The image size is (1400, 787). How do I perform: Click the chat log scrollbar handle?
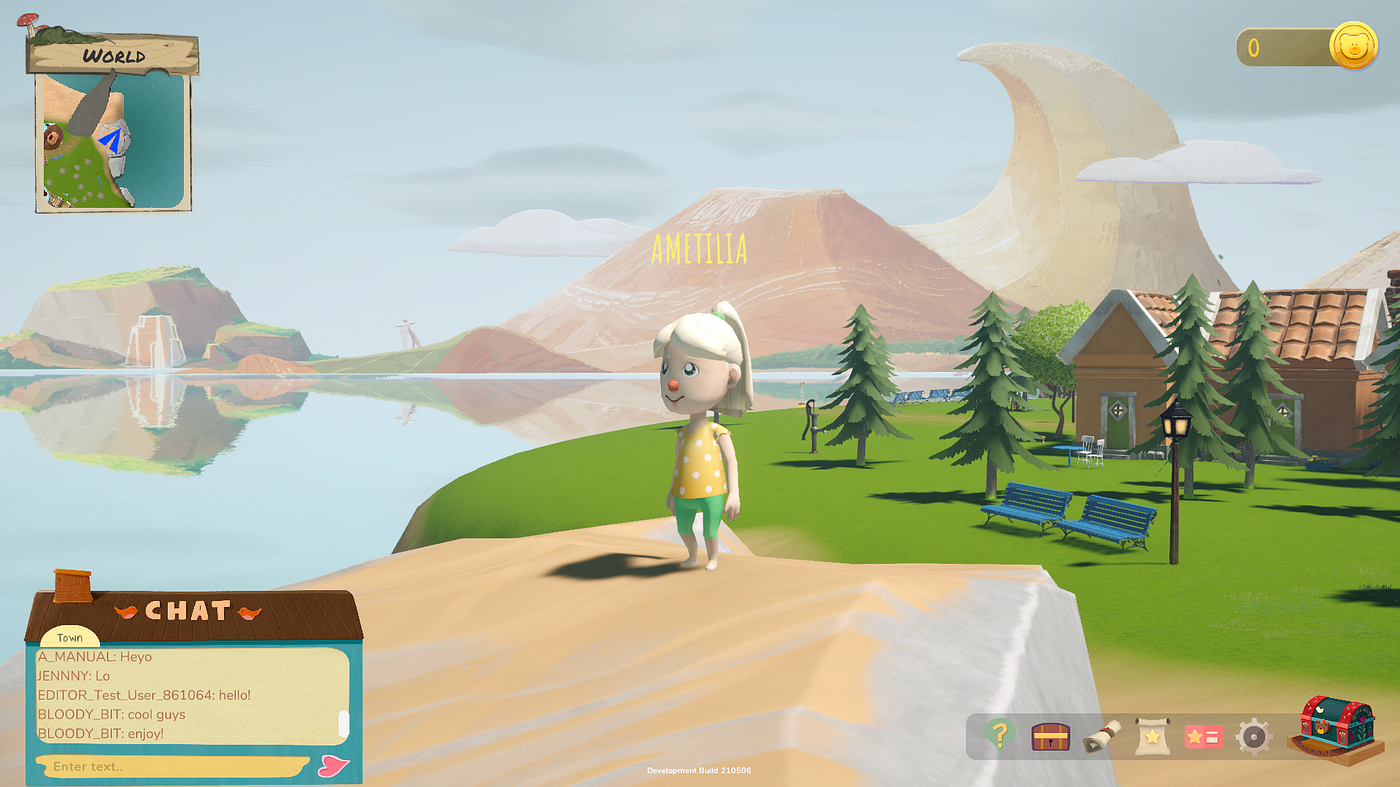tap(343, 723)
